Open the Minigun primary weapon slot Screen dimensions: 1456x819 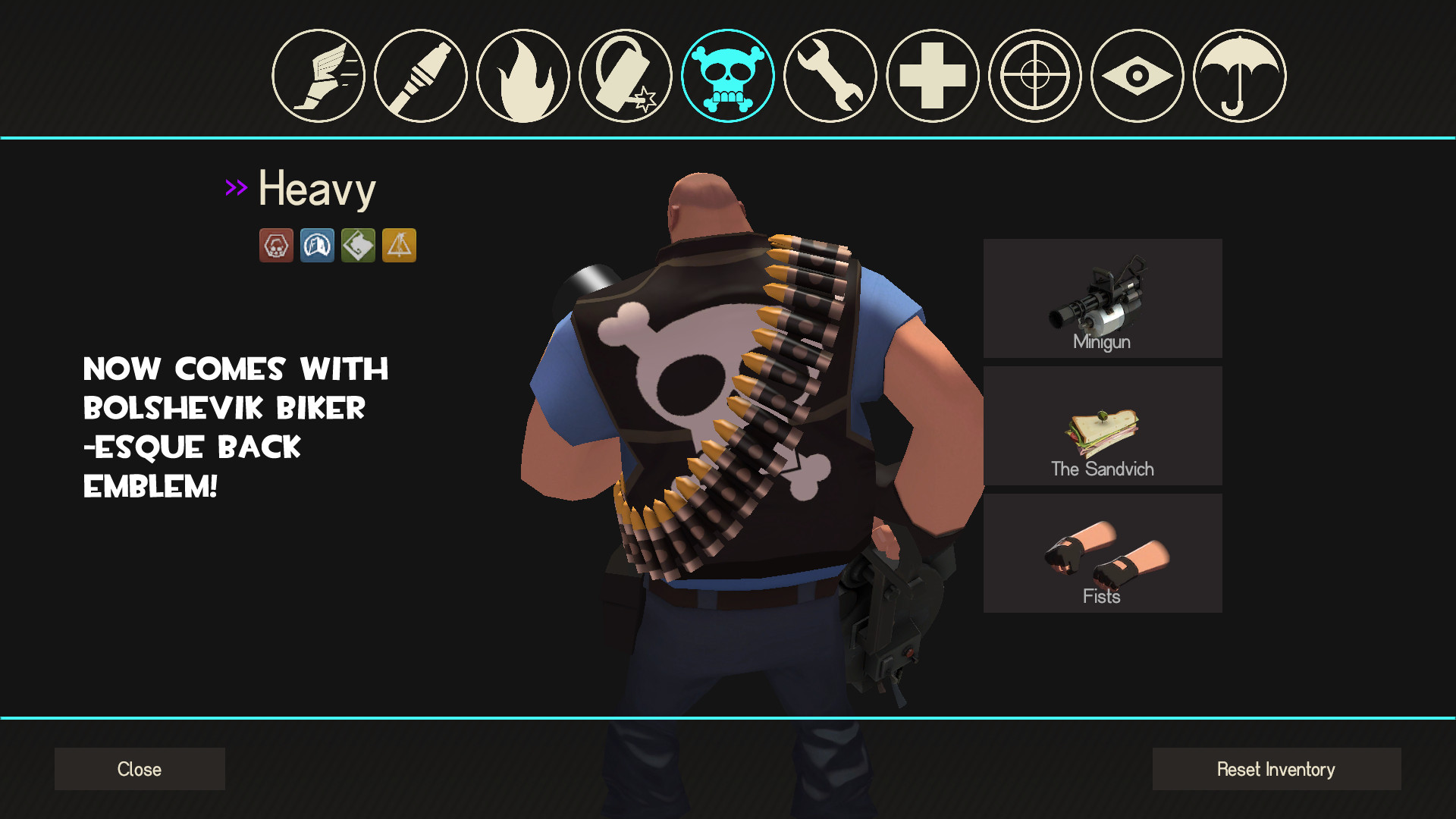[x=1102, y=297]
